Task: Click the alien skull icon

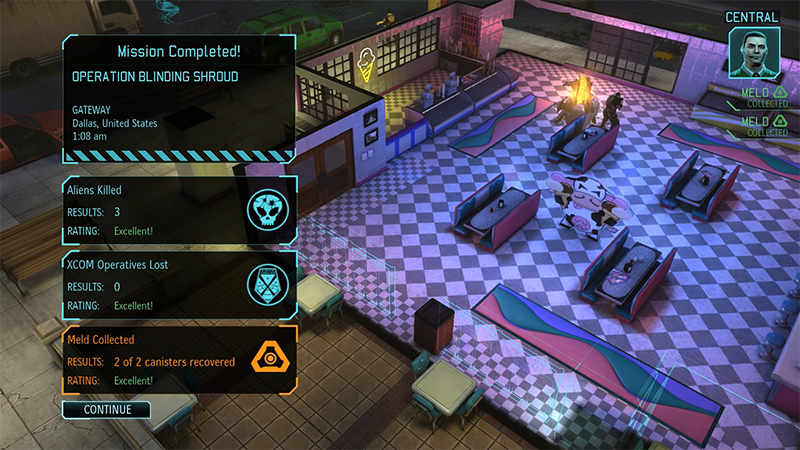Action: pyautogui.click(x=267, y=209)
